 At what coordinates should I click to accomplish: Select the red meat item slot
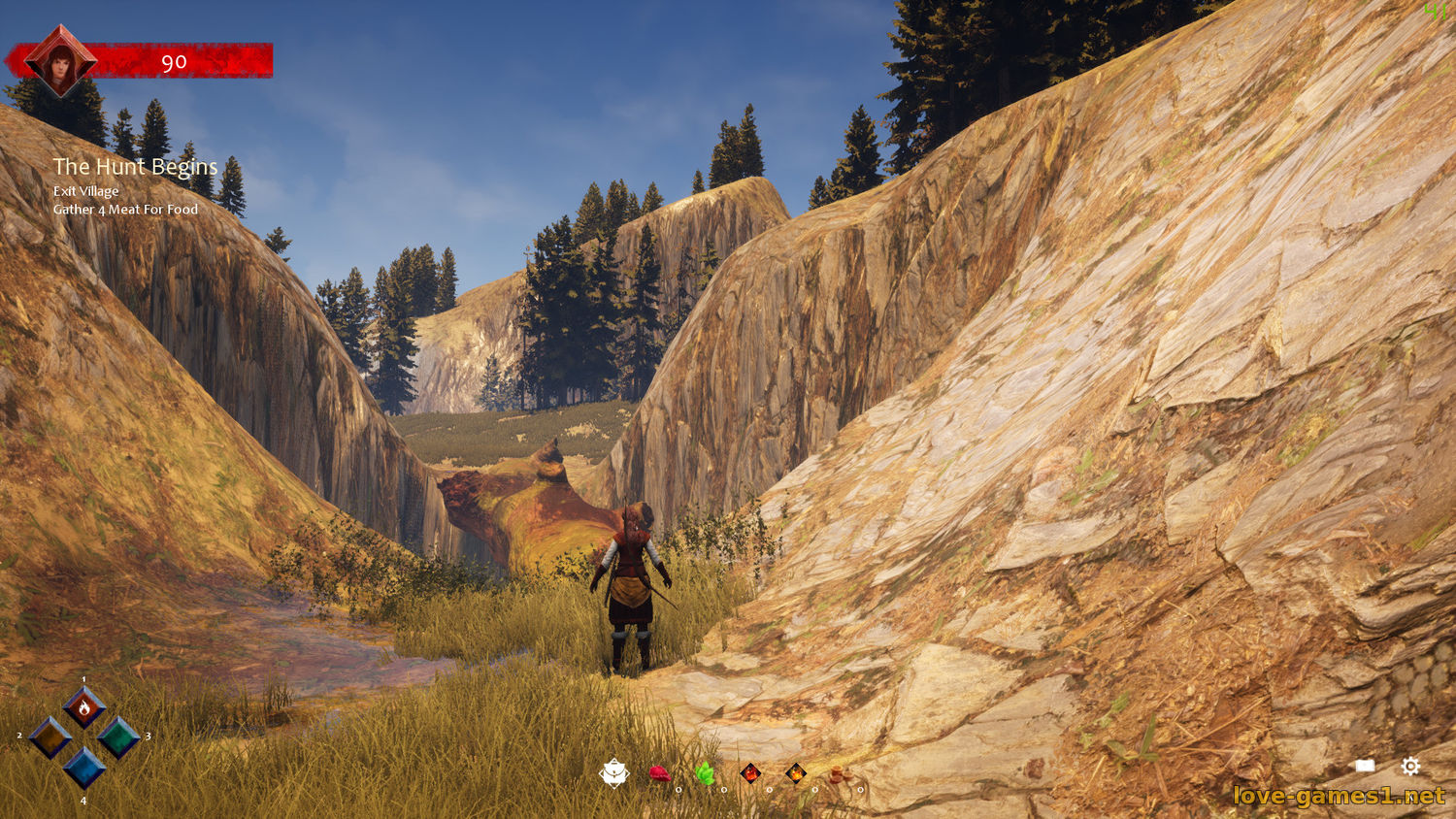659,773
